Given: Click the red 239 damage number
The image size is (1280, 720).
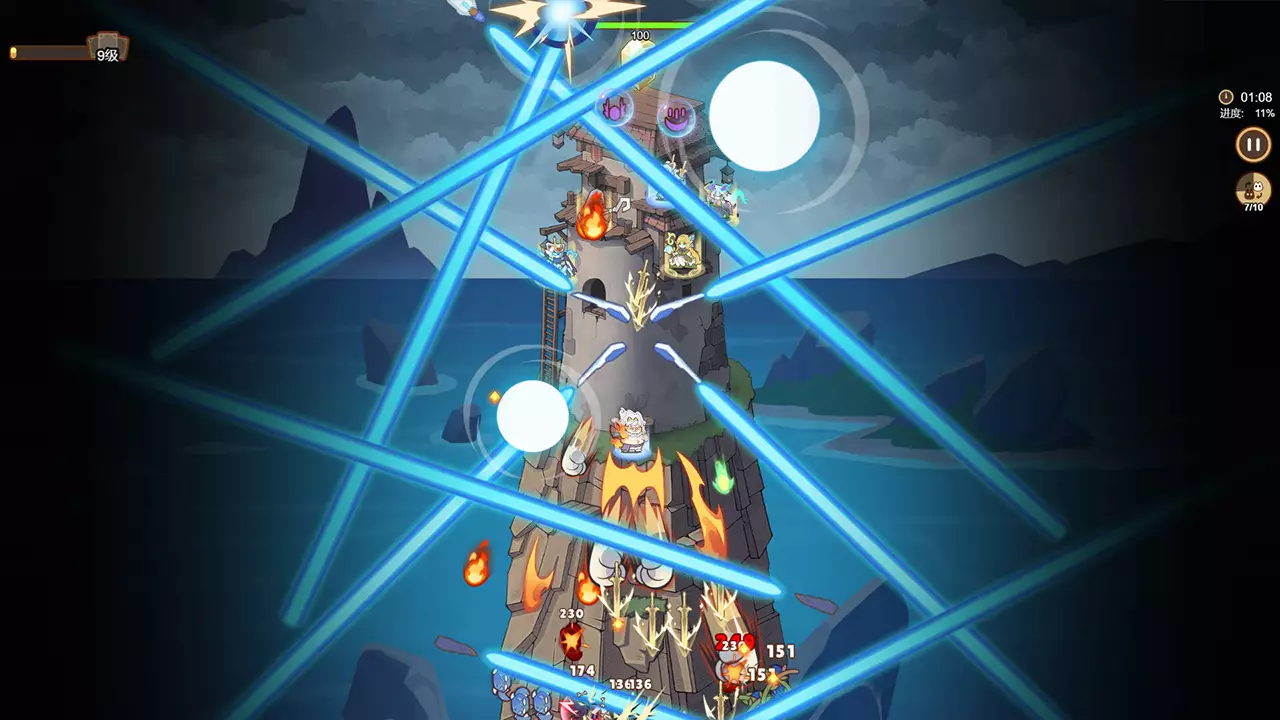Looking at the screenshot, I should pyautogui.click(x=733, y=641).
